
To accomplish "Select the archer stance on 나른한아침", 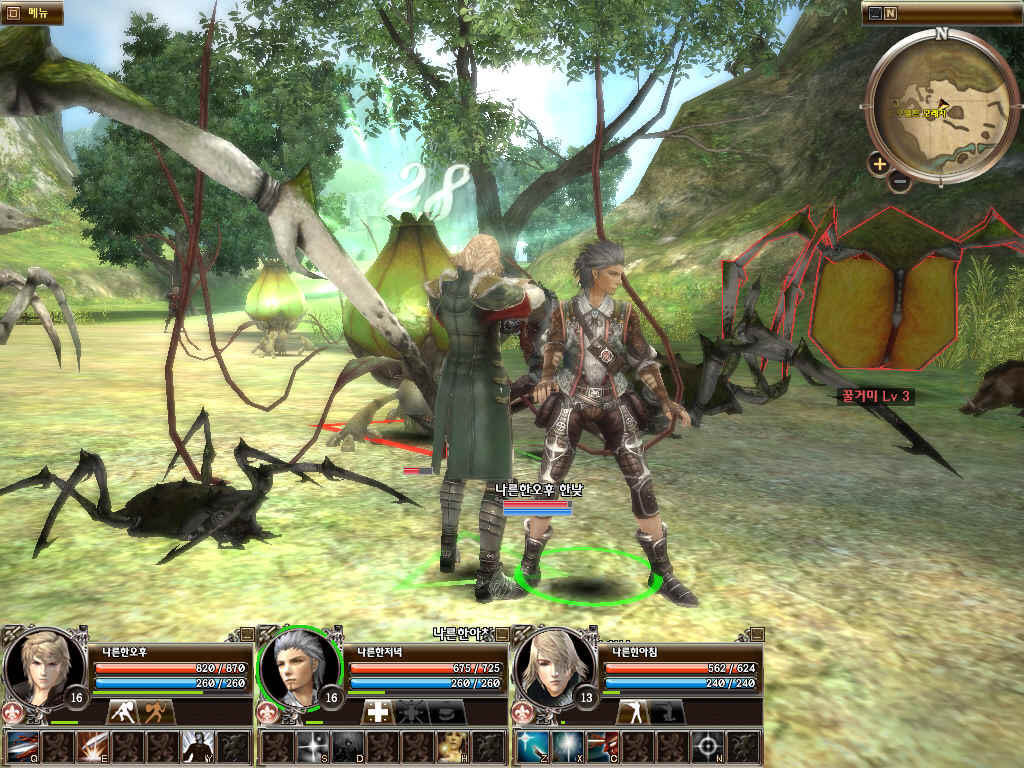I will (x=632, y=712).
